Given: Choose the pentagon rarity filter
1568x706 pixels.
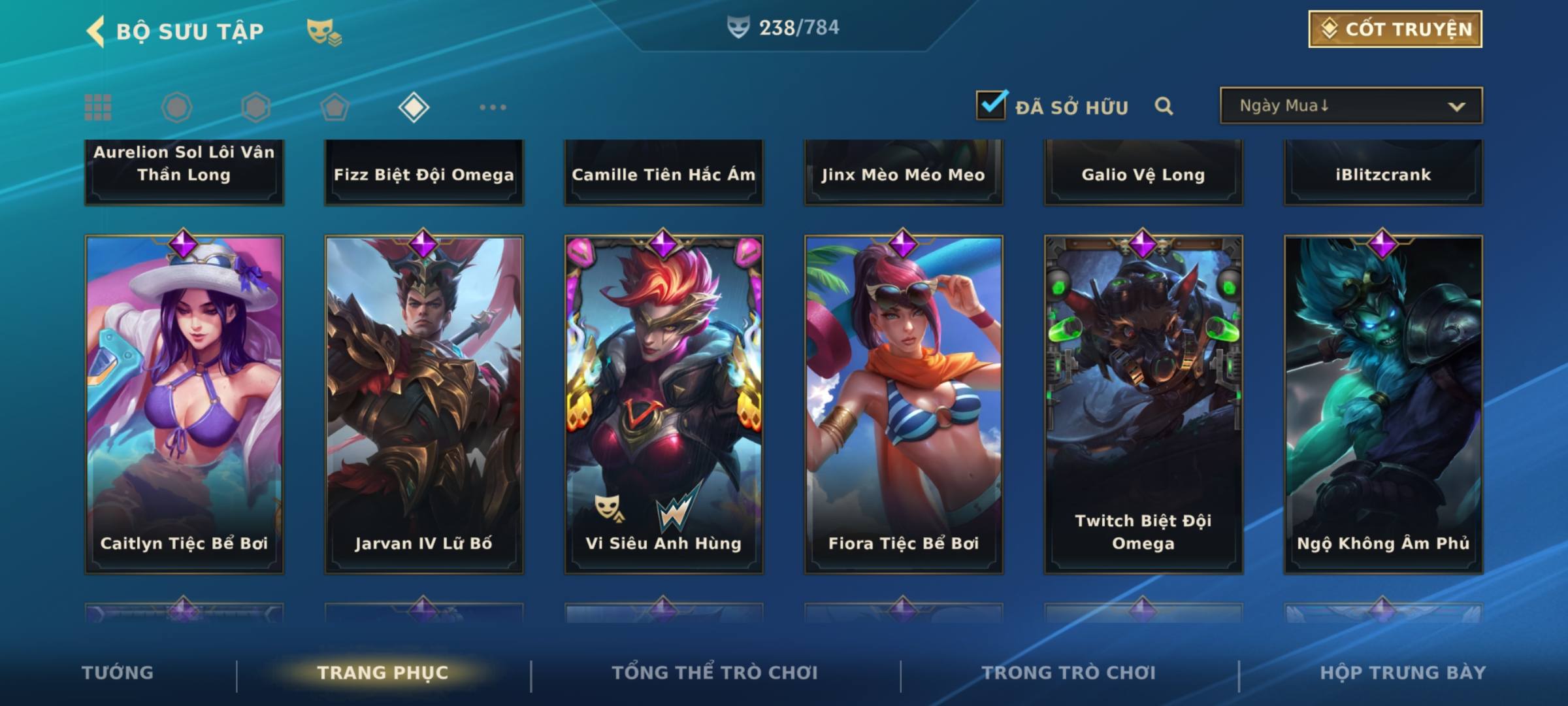Looking at the screenshot, I should 335,107.
